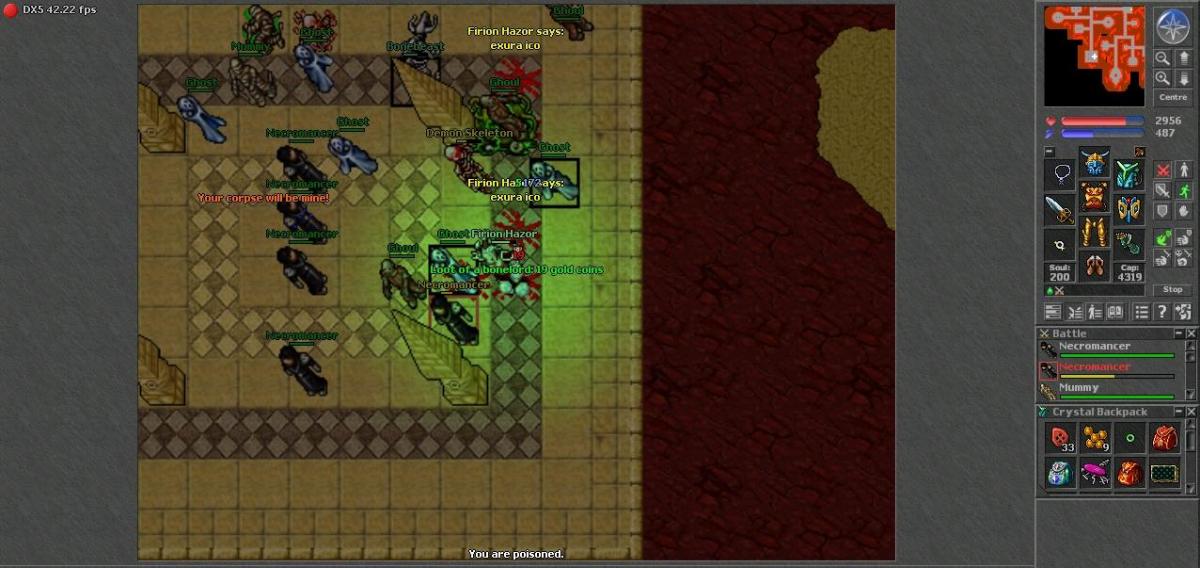Image resolution: width=1200 pixels, height=568 pixels.
Task: Select the horned helmet equipment slot
Action: (1094, 166)
